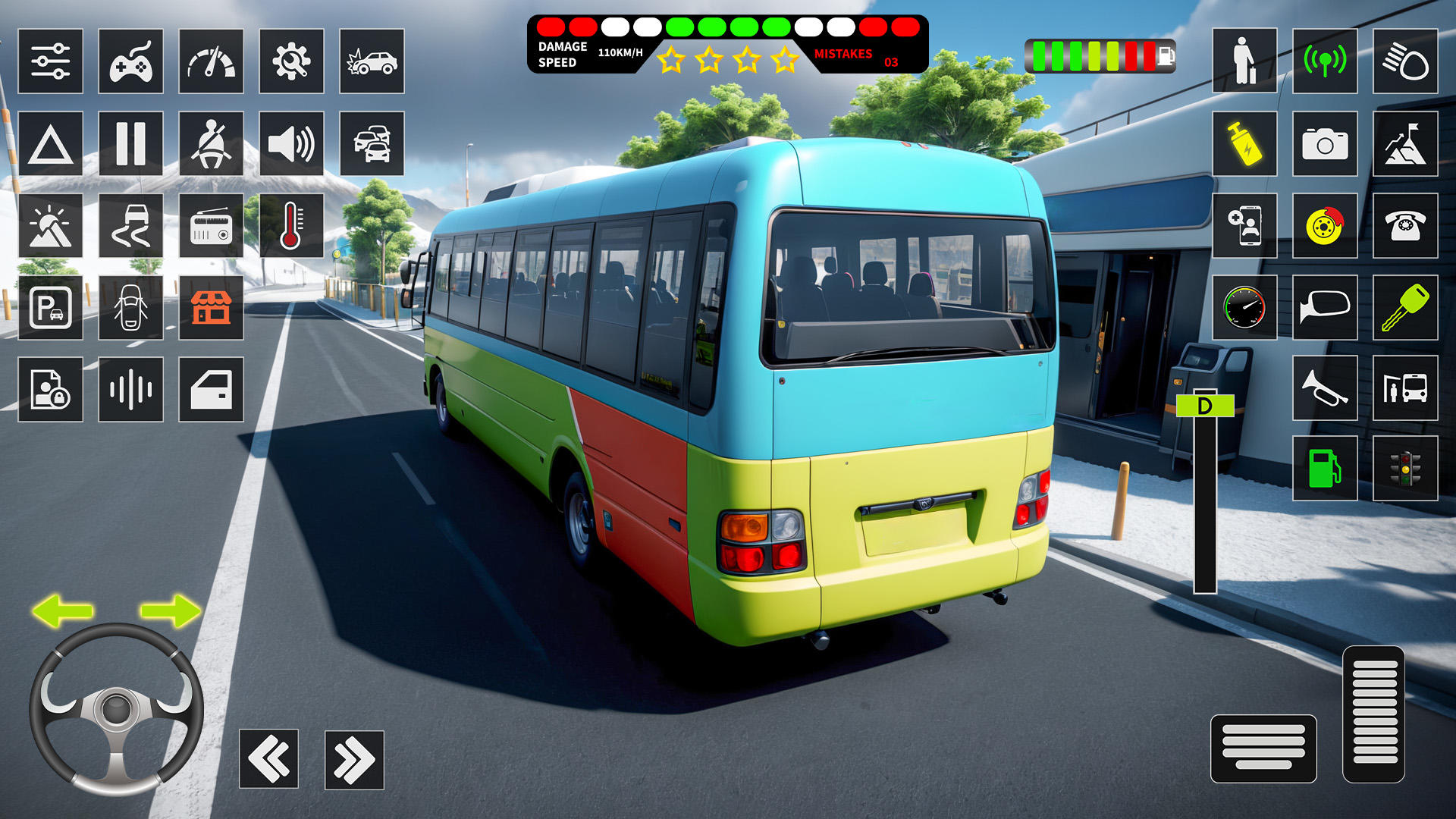Expand panel with right double-chevron button

[353, 757]
